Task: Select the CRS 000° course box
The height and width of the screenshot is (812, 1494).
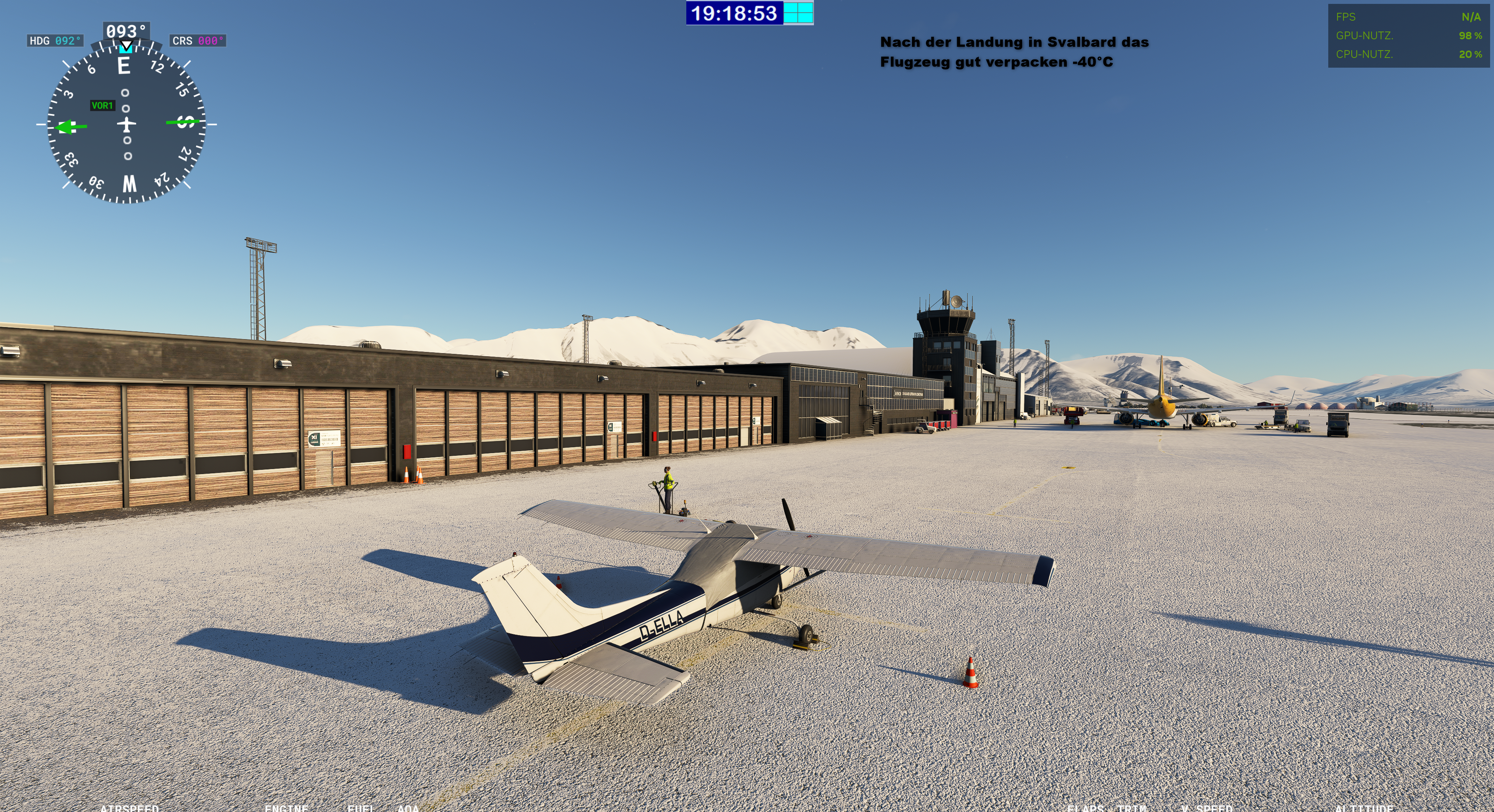Action: pyautogui.click(x=198, y=40)
